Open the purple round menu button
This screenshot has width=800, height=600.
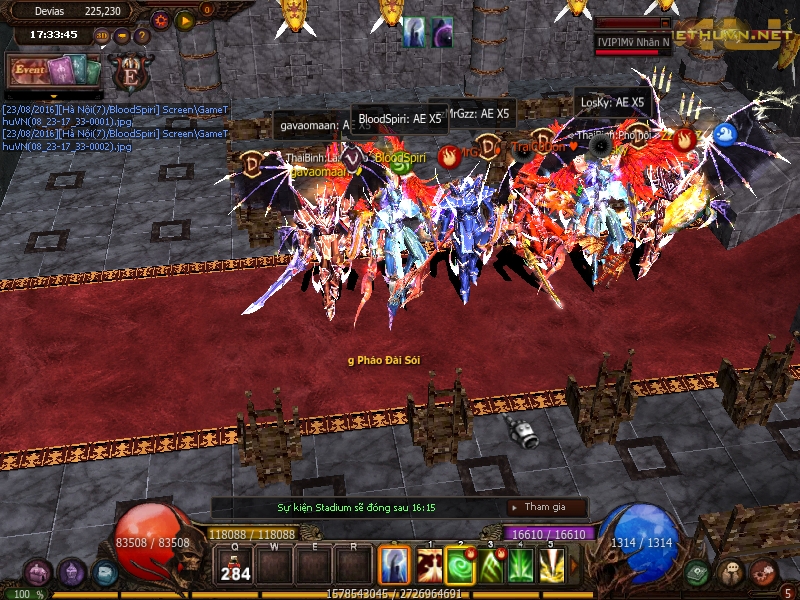tap(71, 573)
